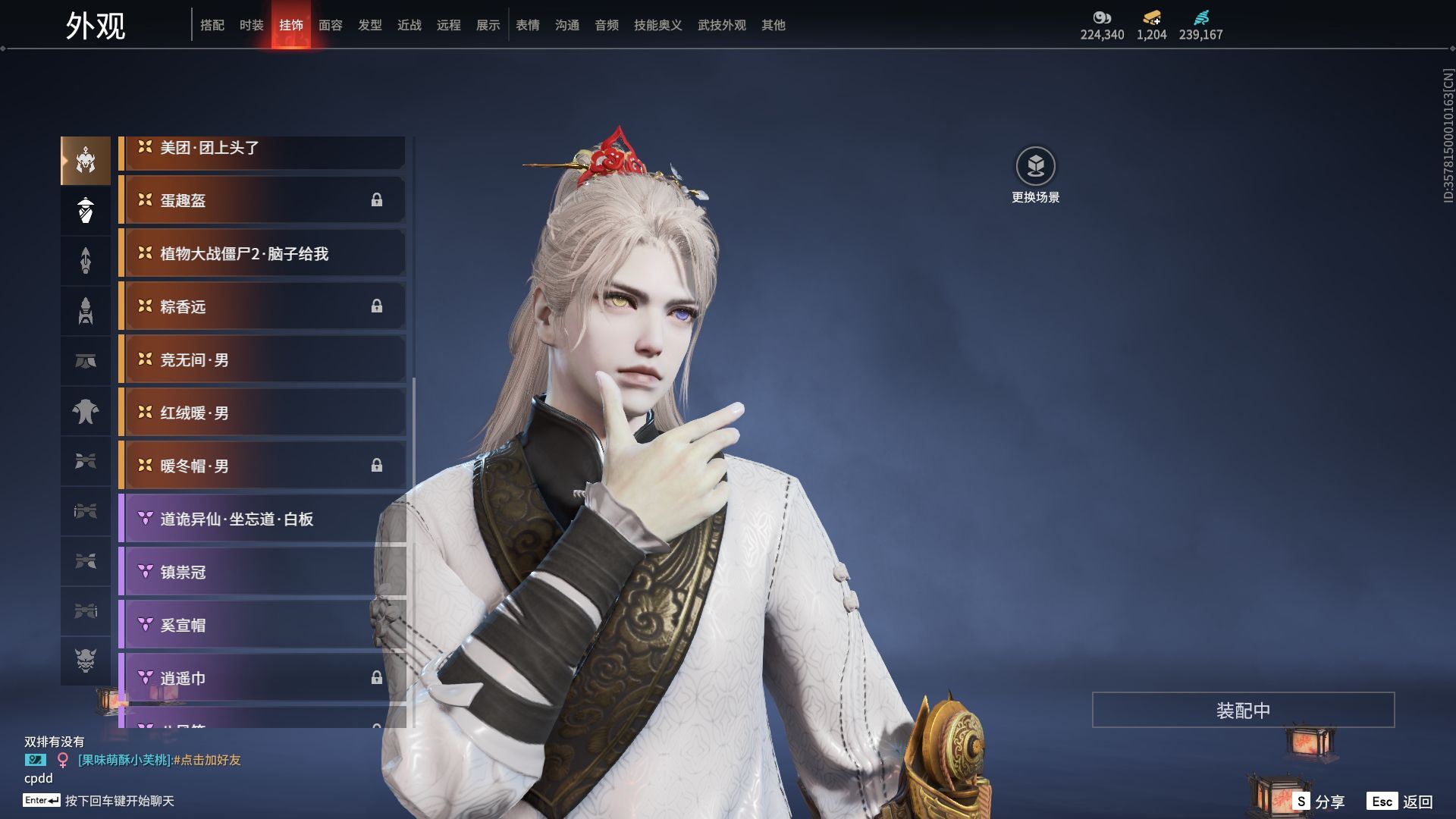The image size is (1456, 819).
Task: Return with the 返回 button
Action: pos(1401,802)
